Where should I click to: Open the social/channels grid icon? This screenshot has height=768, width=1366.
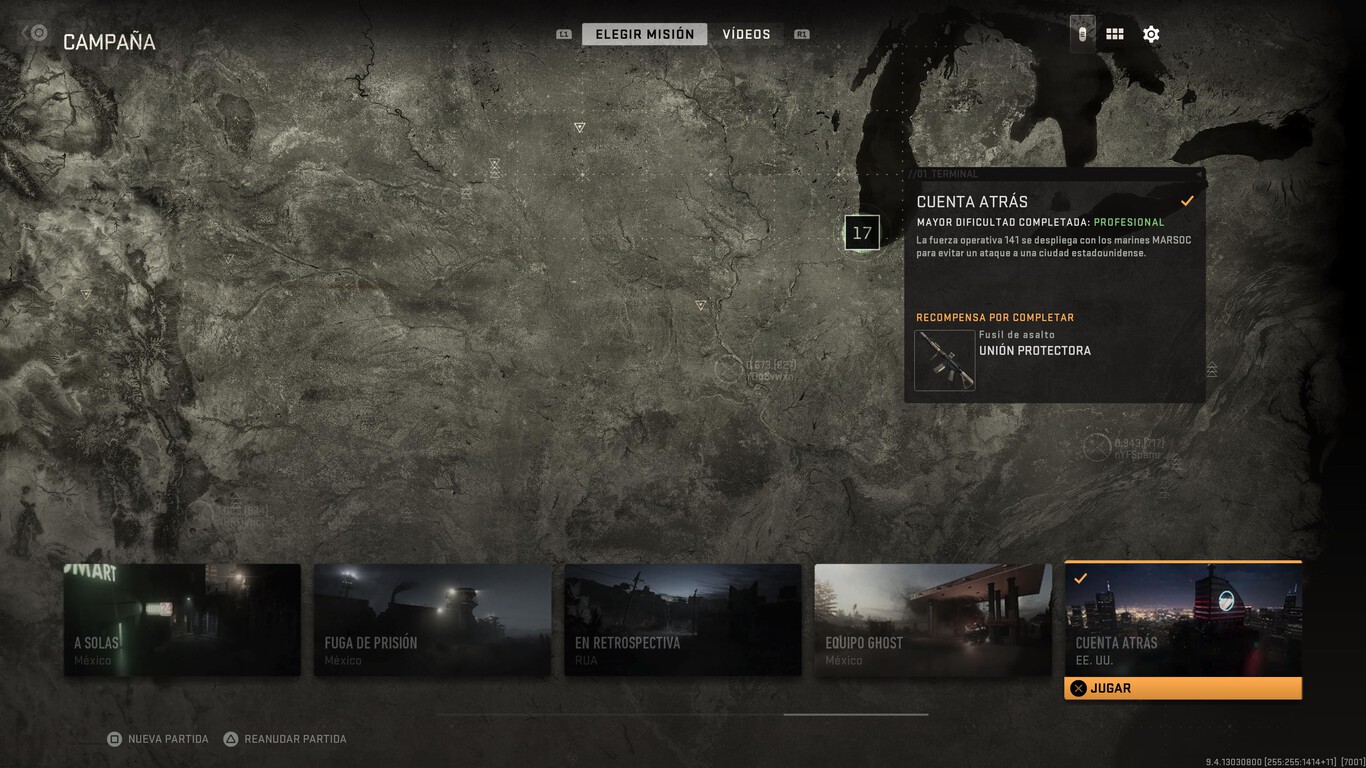click(x=1114, y=33)
